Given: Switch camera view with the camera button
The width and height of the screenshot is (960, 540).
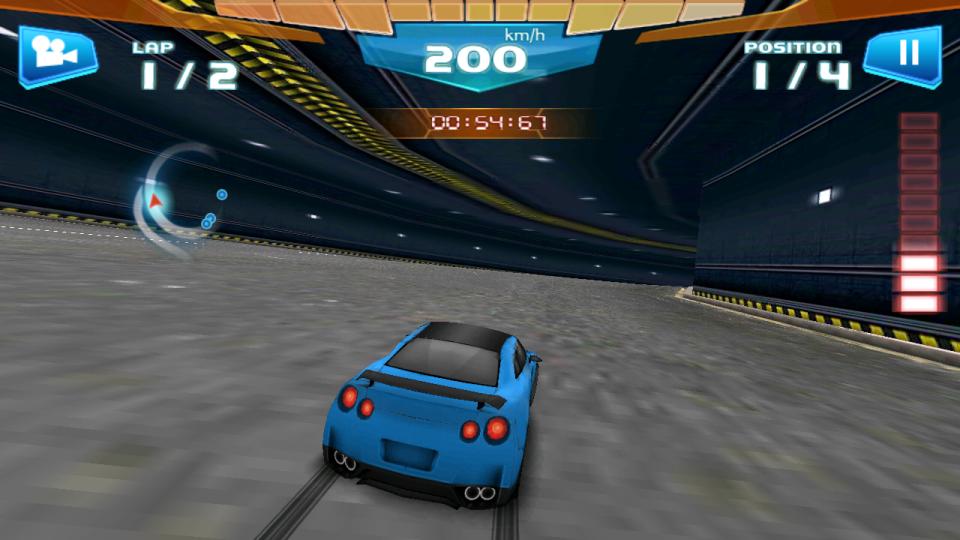Looking at the screenshot, I should pos(56,55).
